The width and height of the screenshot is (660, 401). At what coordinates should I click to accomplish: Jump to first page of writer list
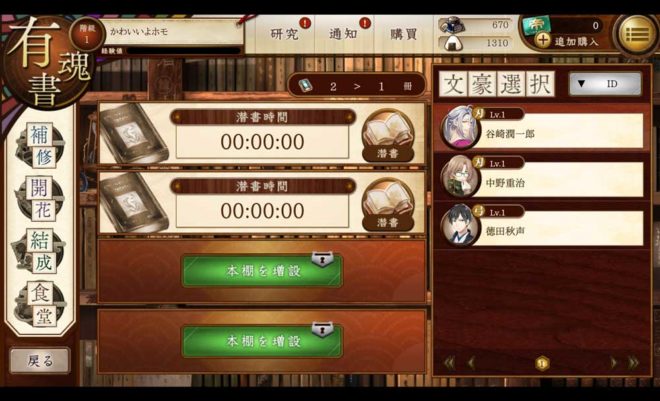pyautogui.click(x=449, y=362)
